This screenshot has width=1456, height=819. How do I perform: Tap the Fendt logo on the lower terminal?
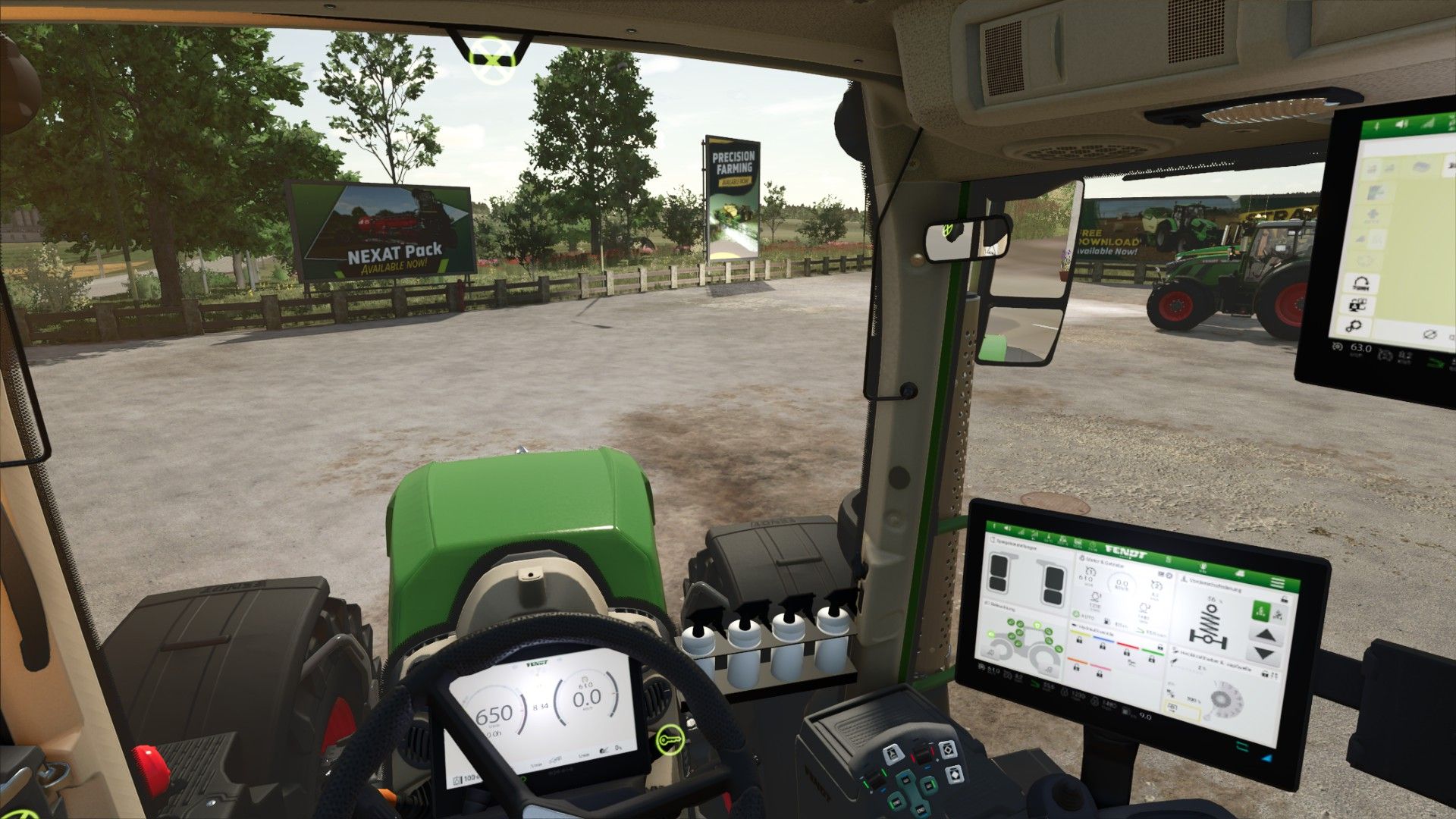(x=1128, y=552)
